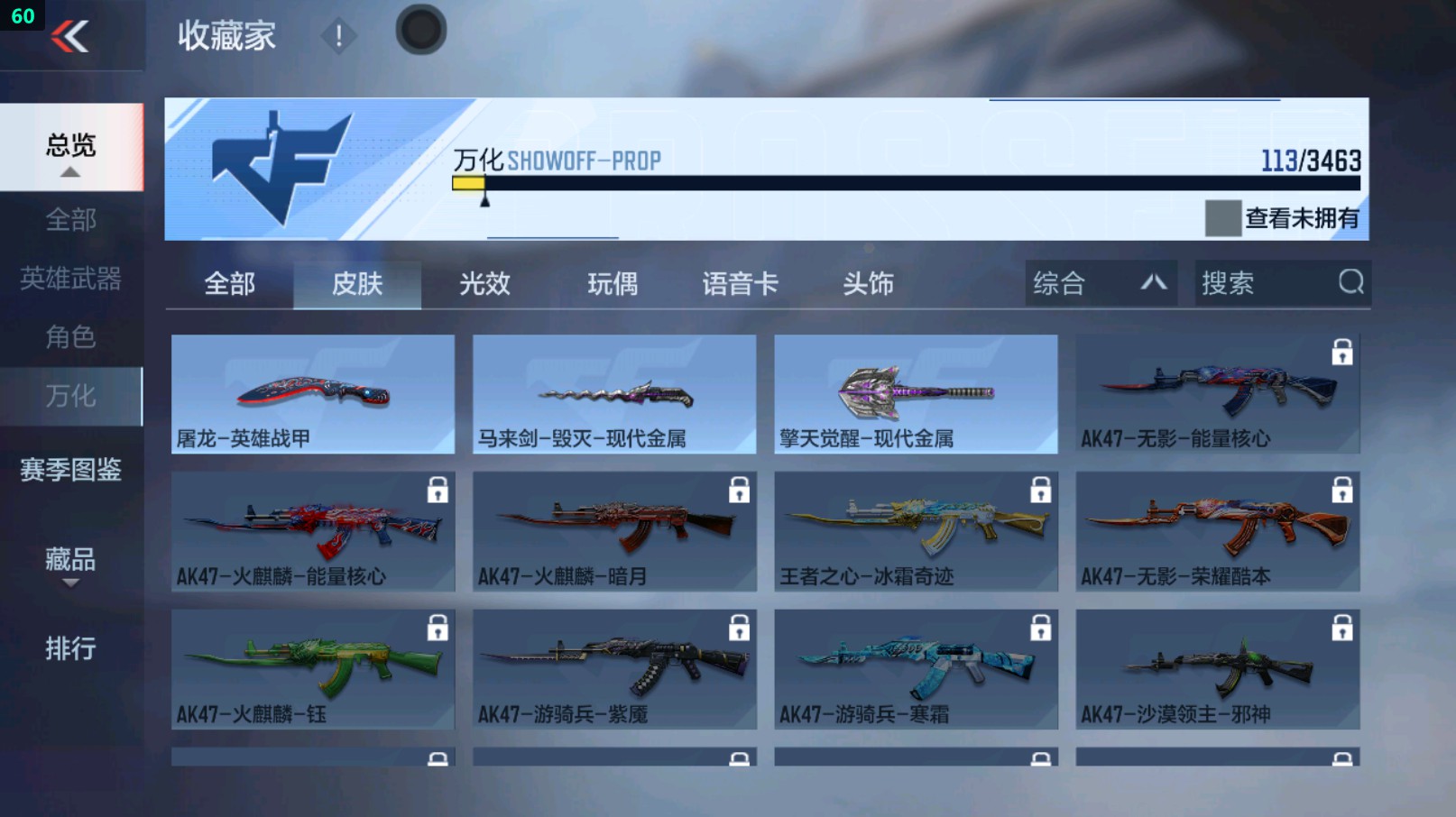The width and height of the screenshot is (1456, 817).
Task: Click the lock icon on AK47-无影-能量核心
Action: [1341, 353]
